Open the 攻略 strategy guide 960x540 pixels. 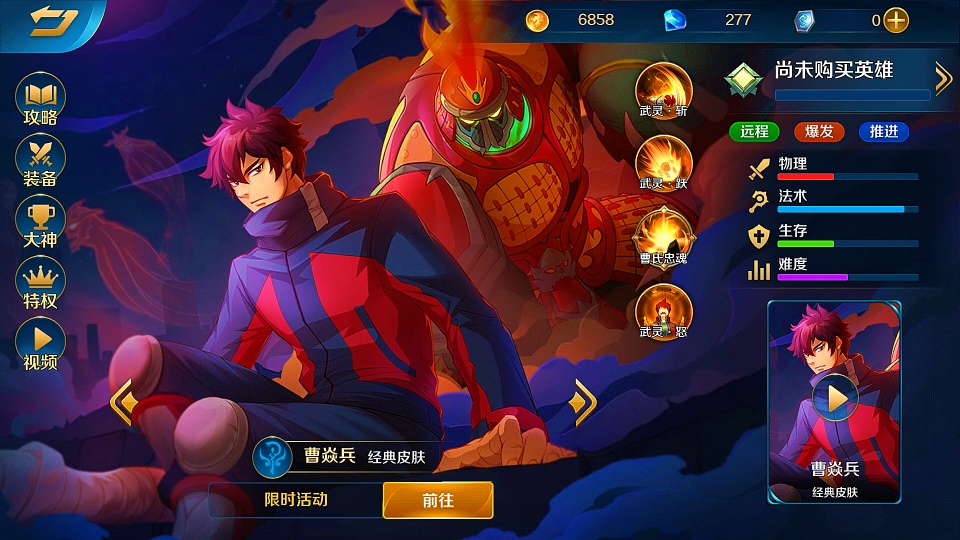click(41, 100)
